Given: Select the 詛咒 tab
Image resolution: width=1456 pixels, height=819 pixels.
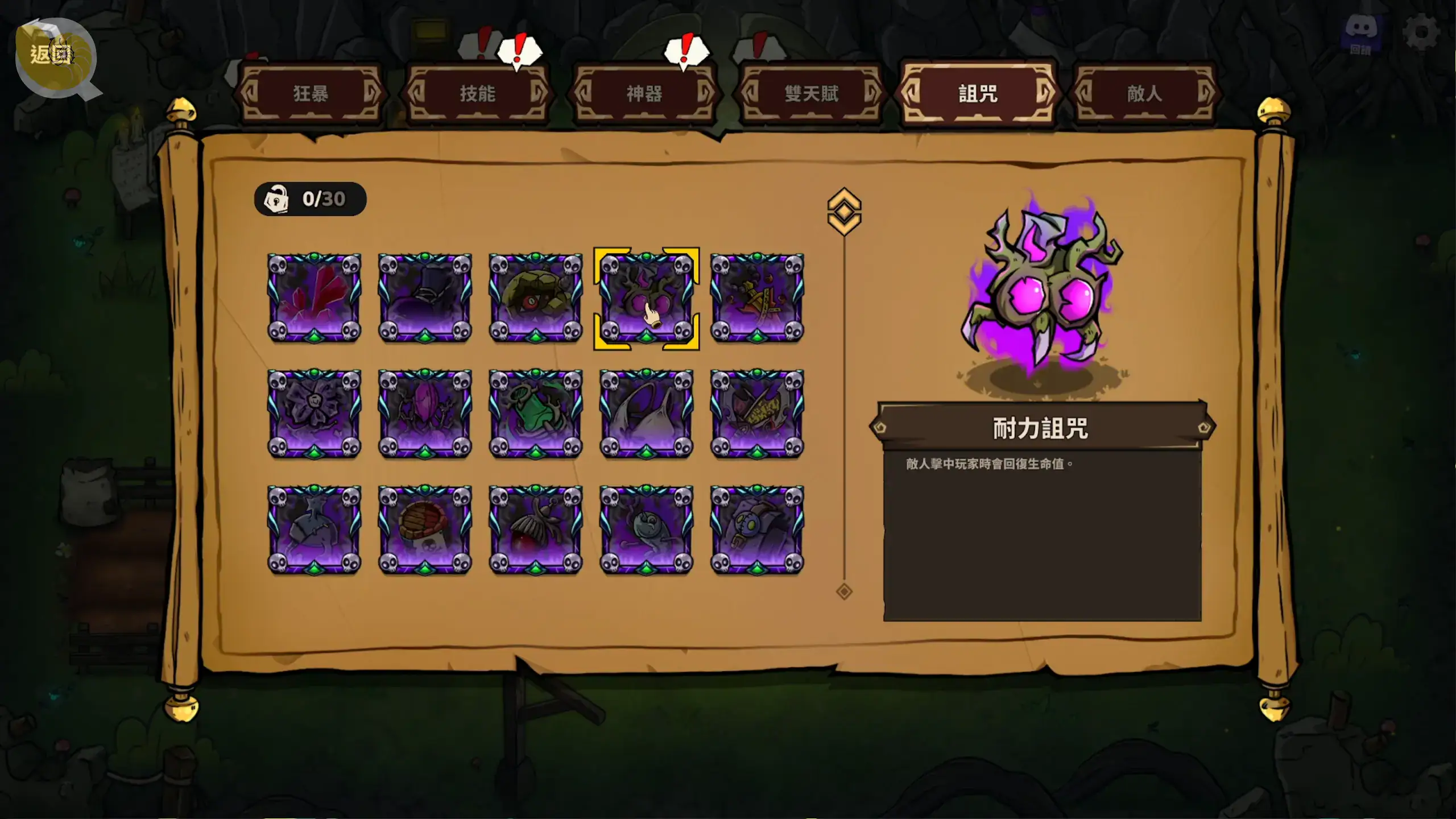Looking at the screenshot, I should (x=978, y=94).
